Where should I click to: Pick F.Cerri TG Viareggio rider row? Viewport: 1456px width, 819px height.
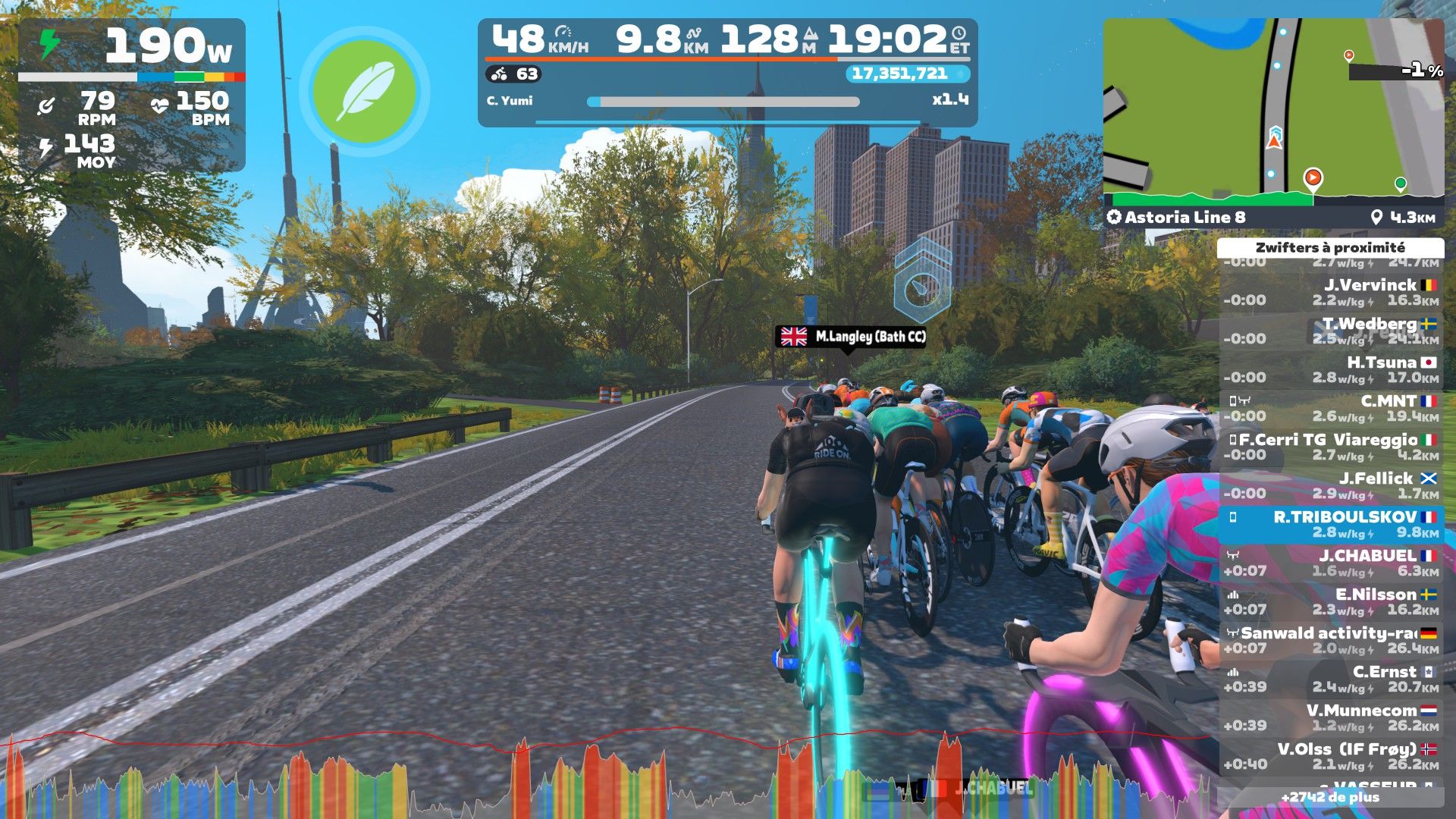click(x=1331, y=447)
